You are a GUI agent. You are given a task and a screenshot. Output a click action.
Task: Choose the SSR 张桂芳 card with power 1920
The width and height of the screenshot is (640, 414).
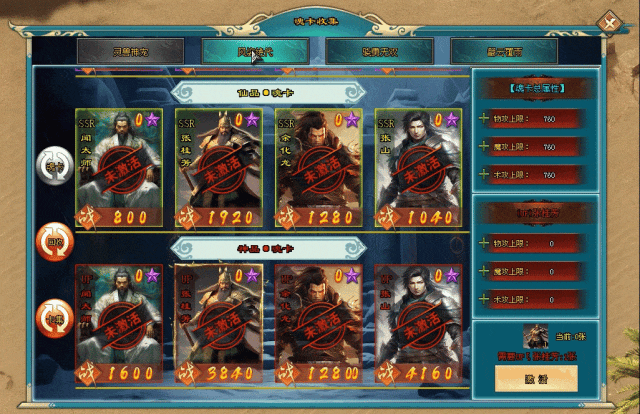(x=218, y=167)
